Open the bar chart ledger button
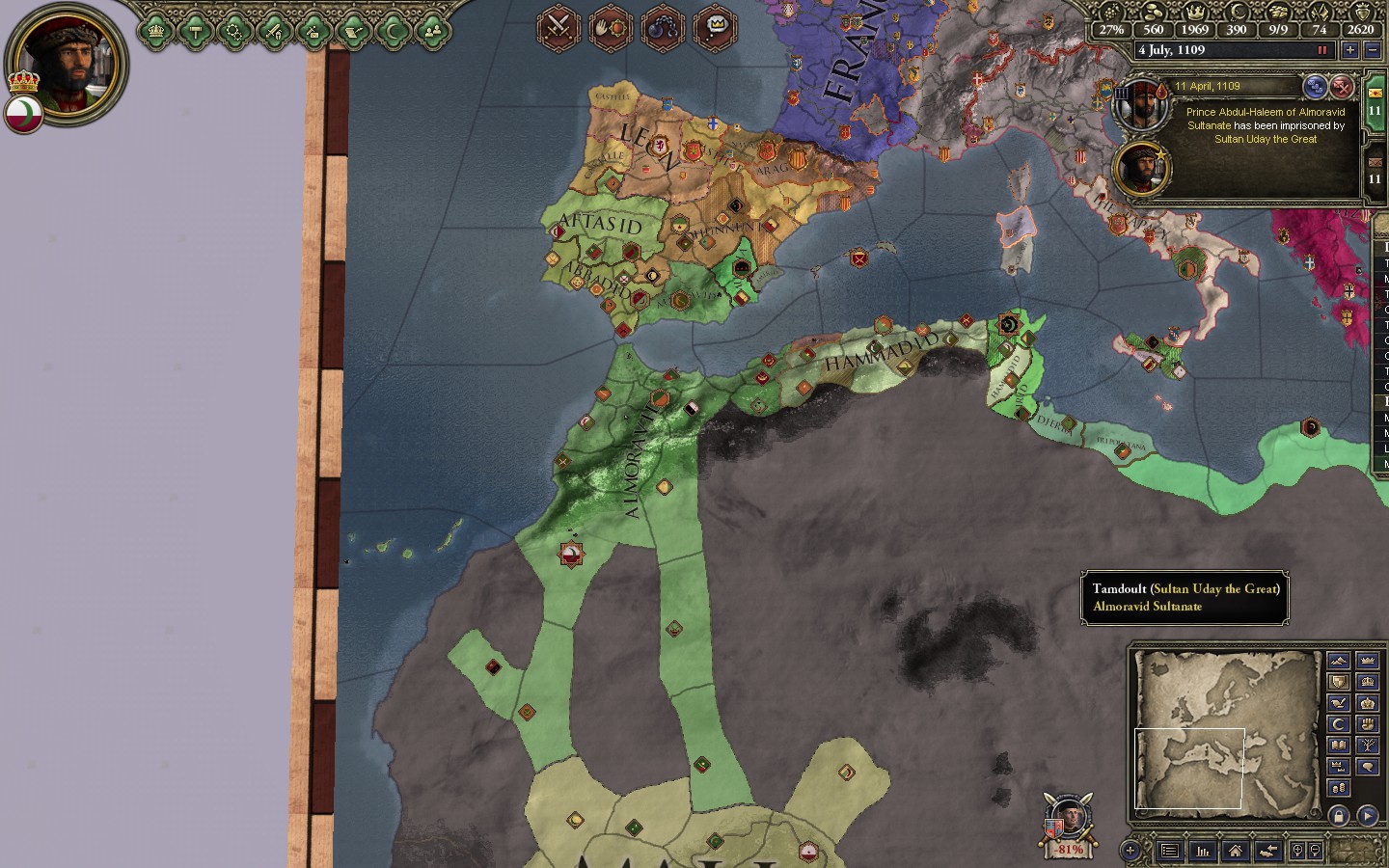The image size is (1389, 868). click(x=1203, y=851)
